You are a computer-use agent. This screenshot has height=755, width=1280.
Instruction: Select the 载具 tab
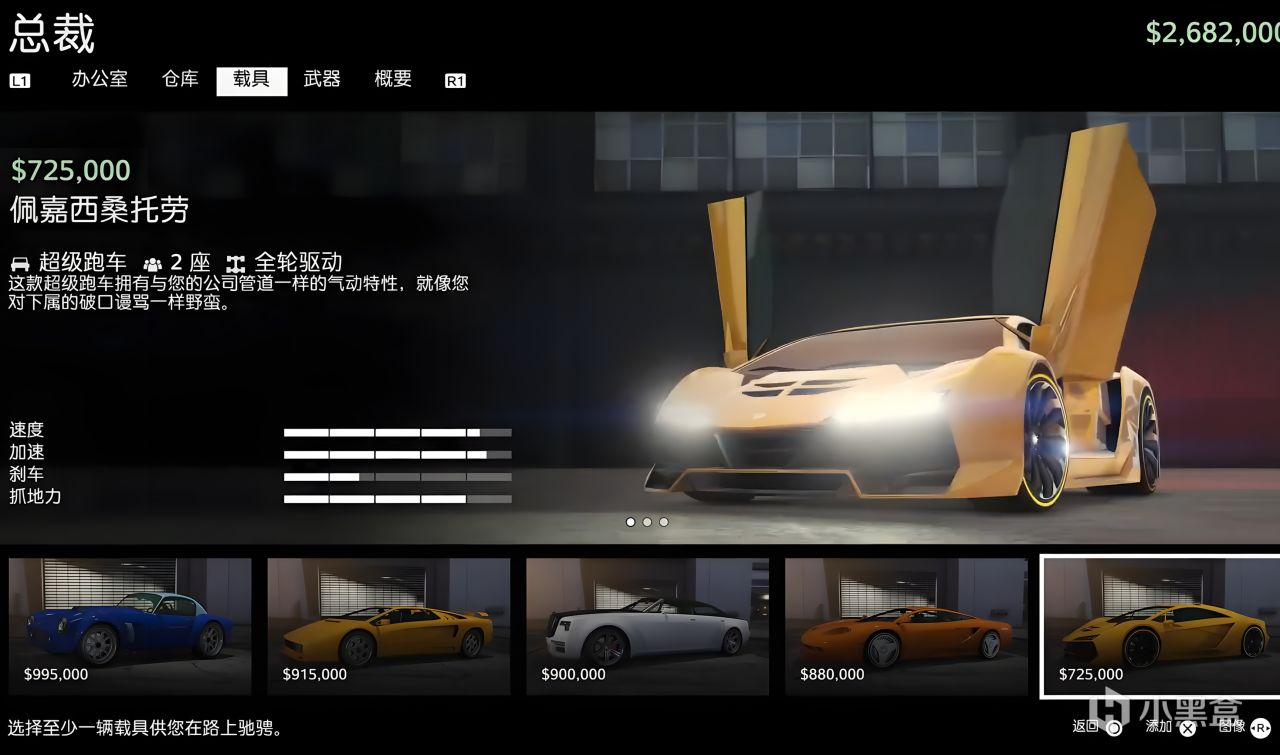coord(251,80)
